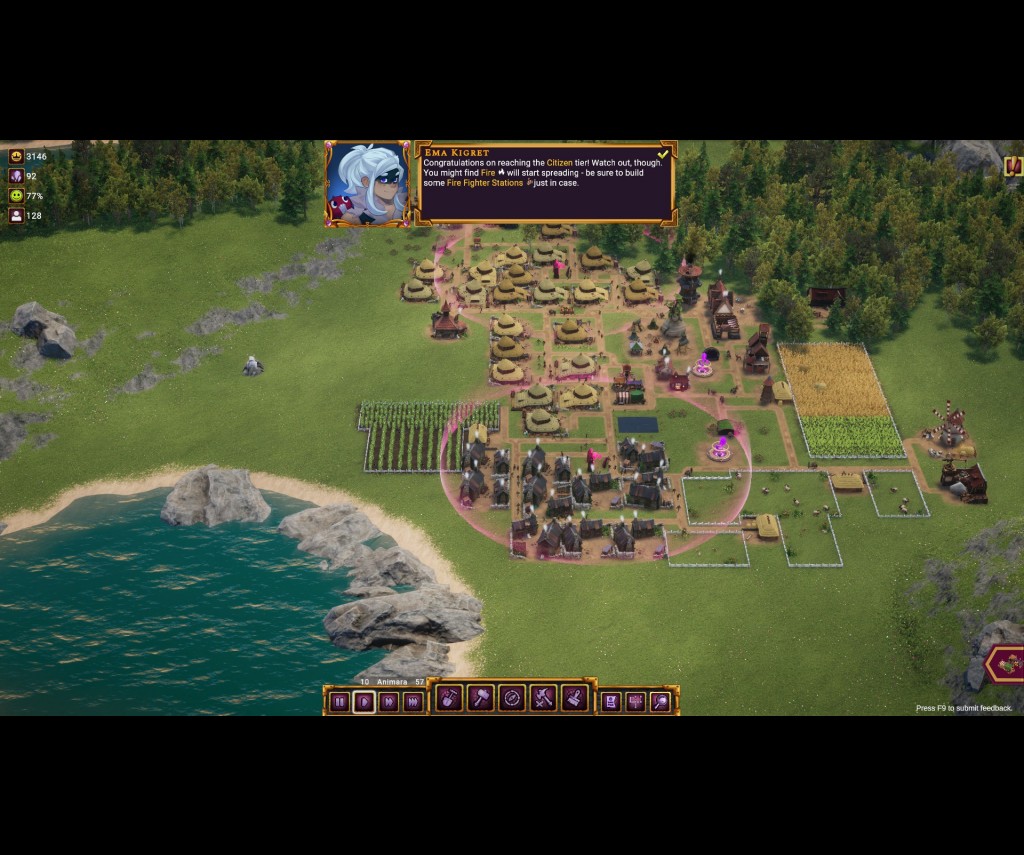The height and width of the screenshot is (855, 1024).
Task: Open the document scroll panel
Action: coord(610,702)
